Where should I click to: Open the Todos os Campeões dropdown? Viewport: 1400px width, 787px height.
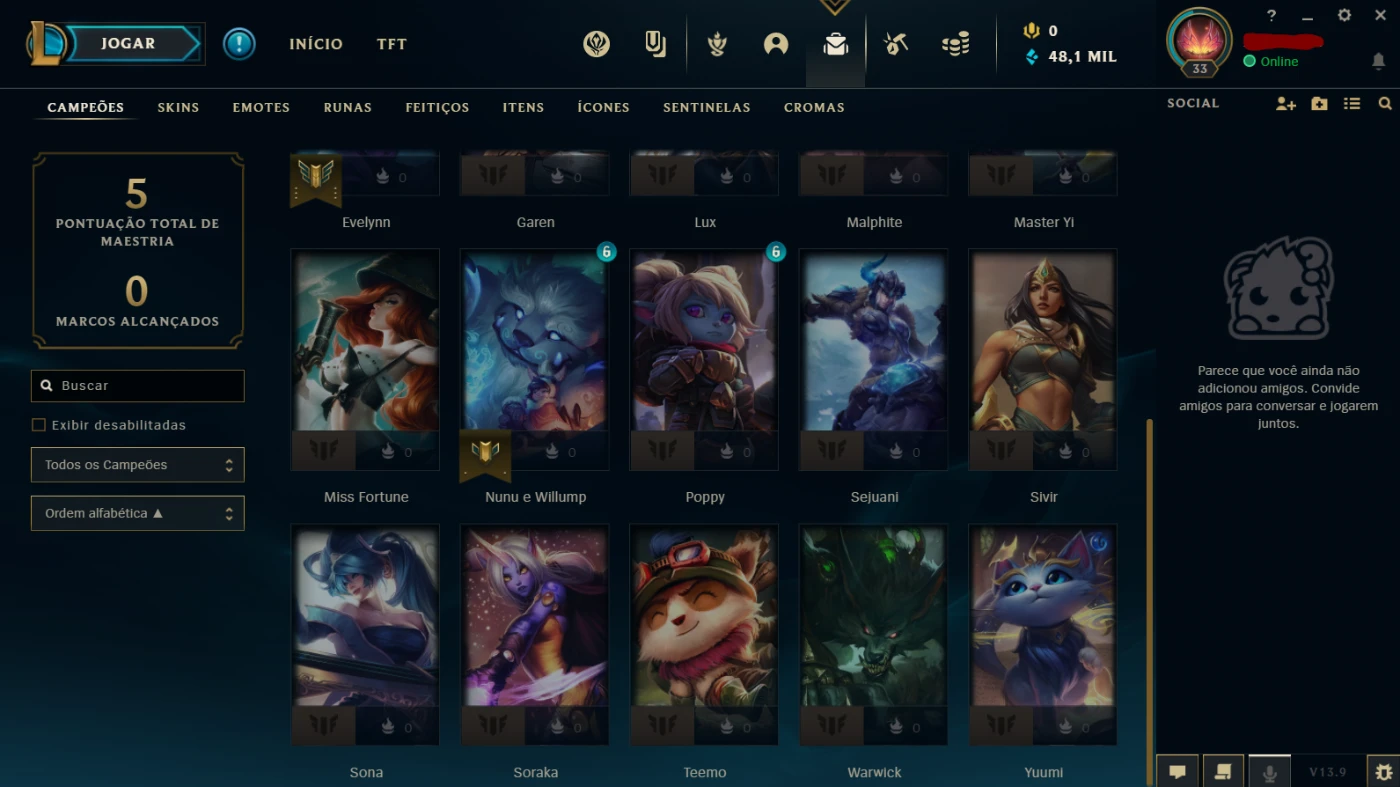(x=137, y=464)
